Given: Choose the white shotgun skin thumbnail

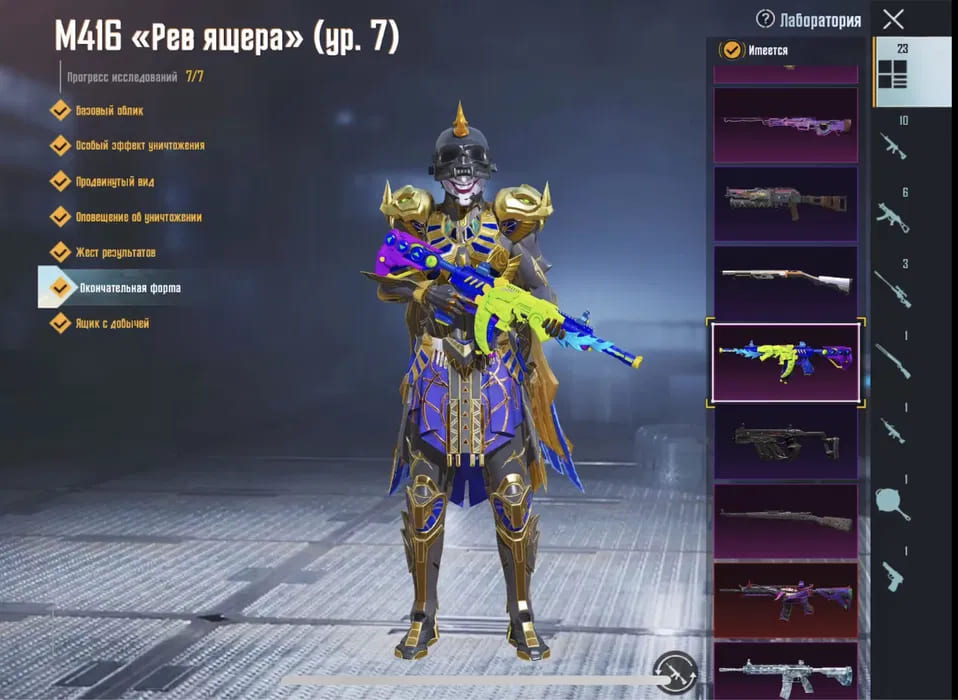Looking at the screenshot, I should pos(785,282).
